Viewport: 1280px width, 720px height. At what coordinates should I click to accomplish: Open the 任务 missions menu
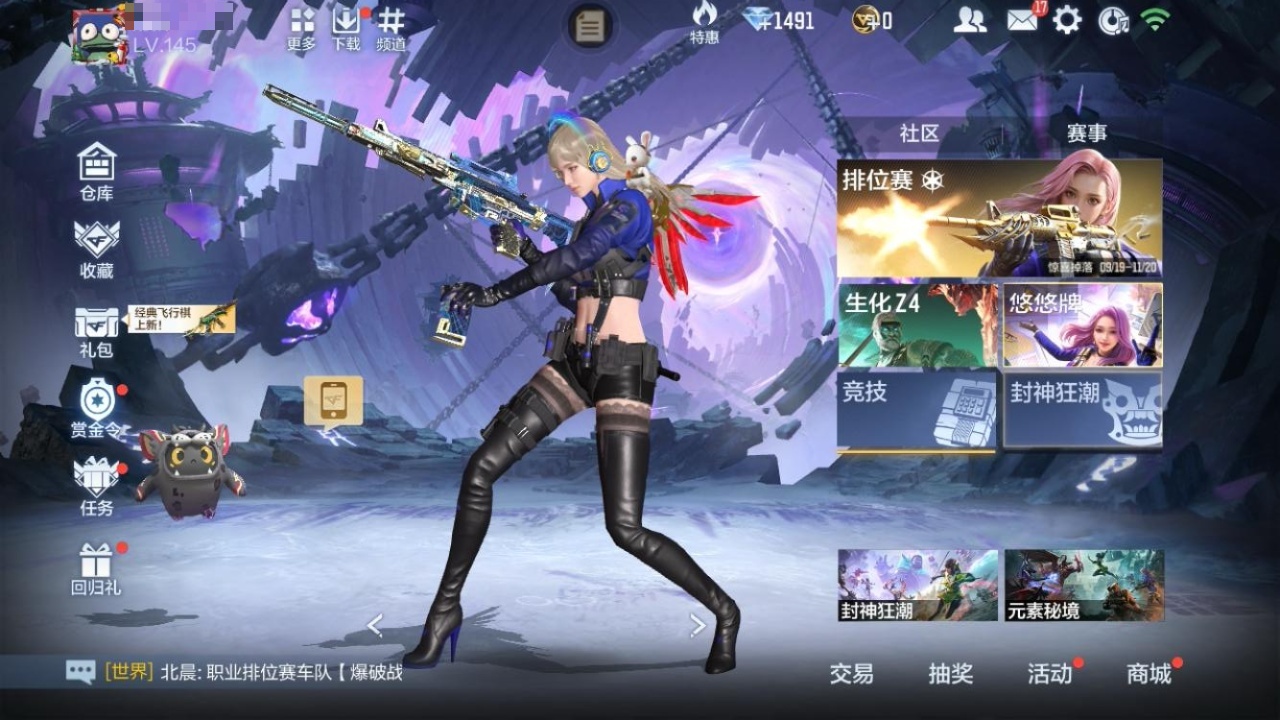coord(97,487)
